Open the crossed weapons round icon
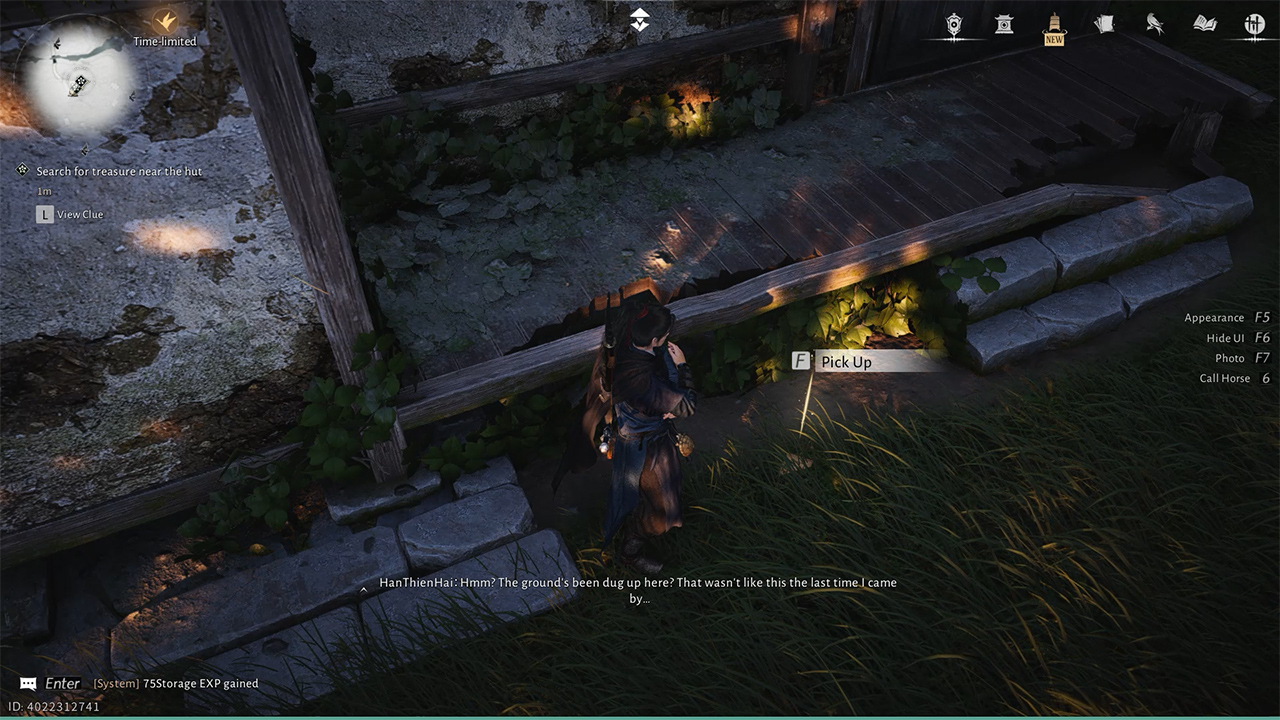The width and height of the screenshot is (1280, 720). tap(1254, 24)
